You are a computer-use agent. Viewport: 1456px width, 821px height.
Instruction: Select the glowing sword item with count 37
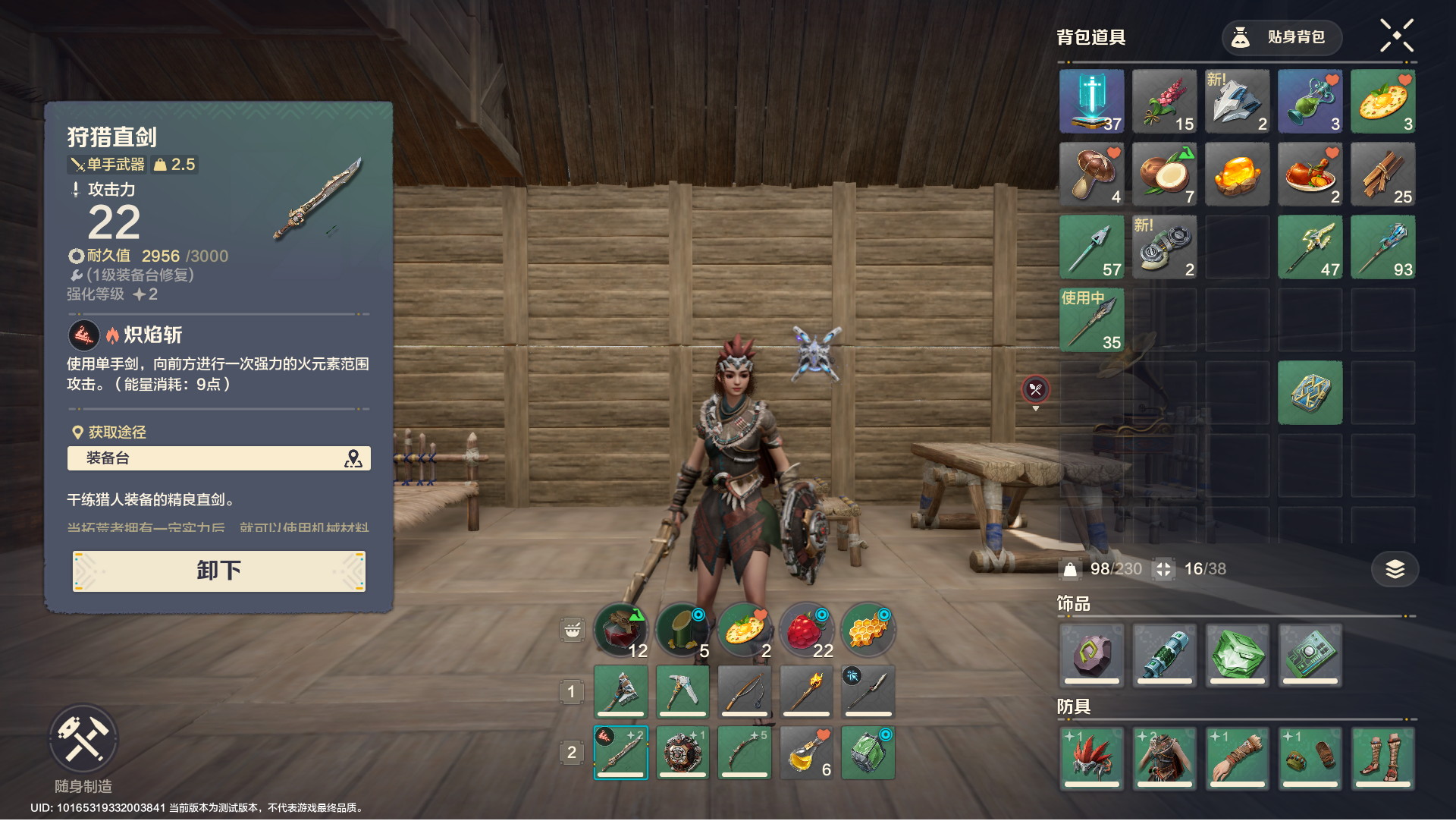(x=1091, y=102)
